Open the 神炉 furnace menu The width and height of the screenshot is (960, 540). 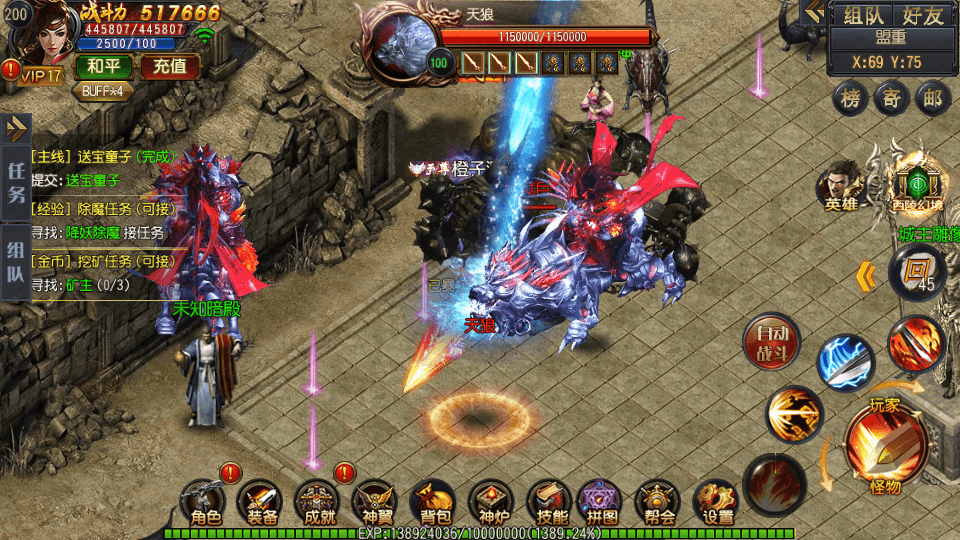click(x=491, y=502)
